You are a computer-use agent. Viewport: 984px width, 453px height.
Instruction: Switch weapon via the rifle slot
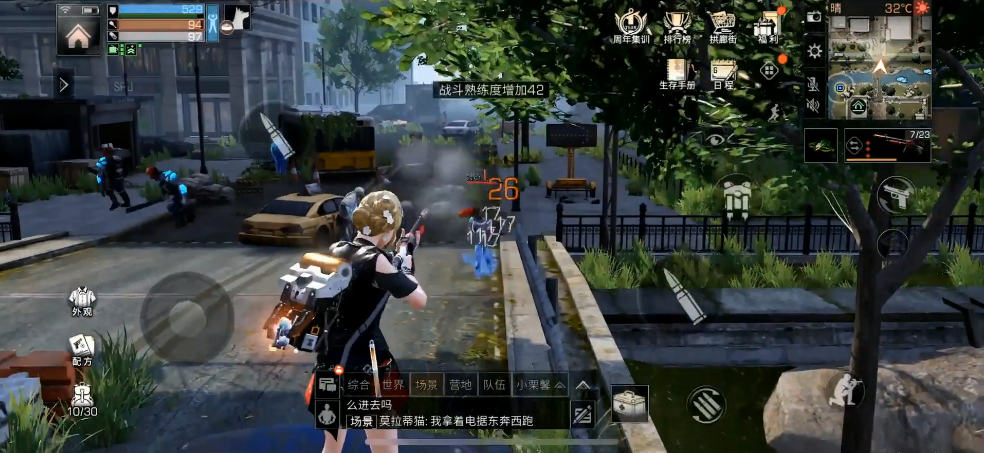point(887,145)
